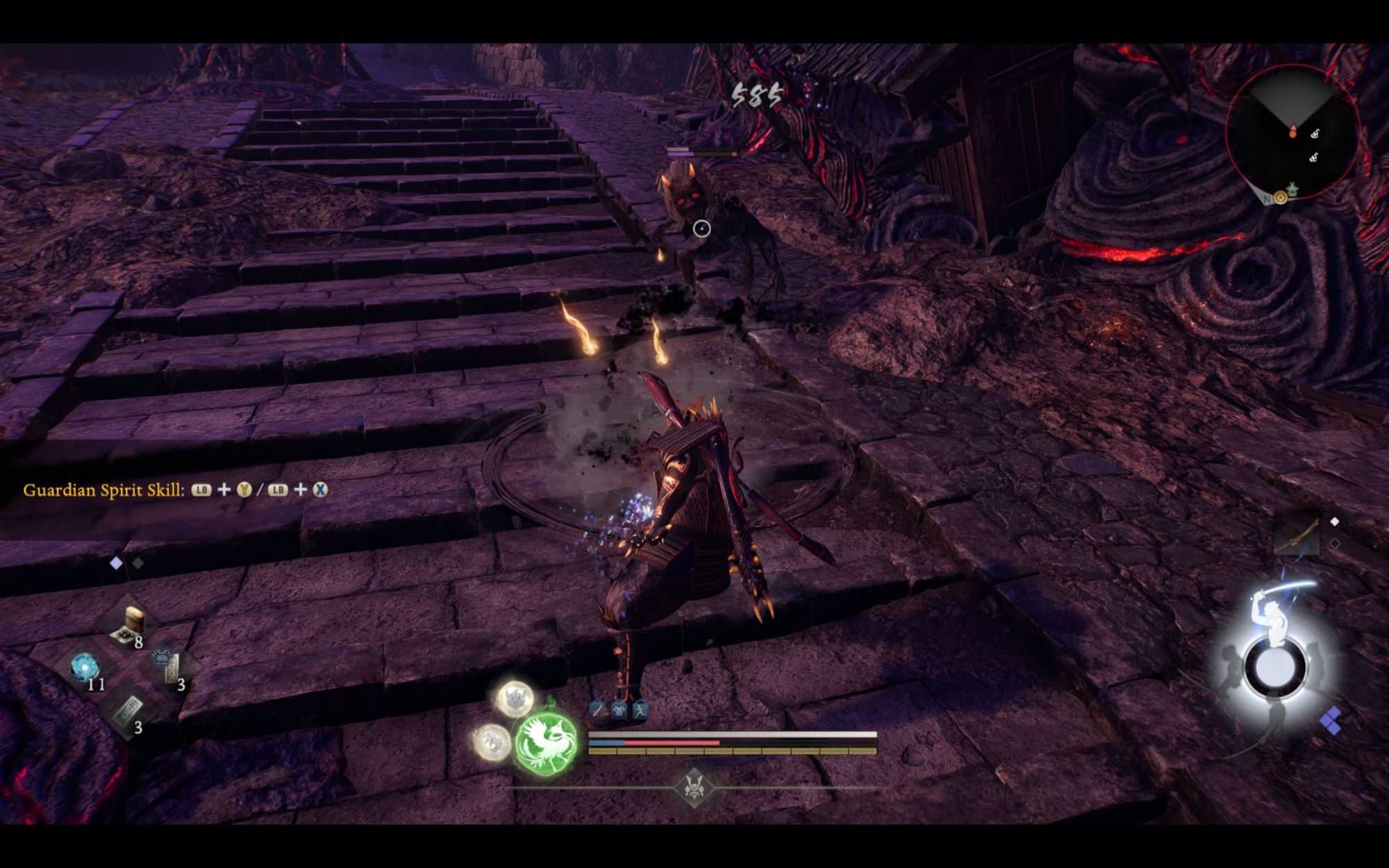Click the circular minimap
This screenshot has height=868, width=1389.
tap(1292, 133)
